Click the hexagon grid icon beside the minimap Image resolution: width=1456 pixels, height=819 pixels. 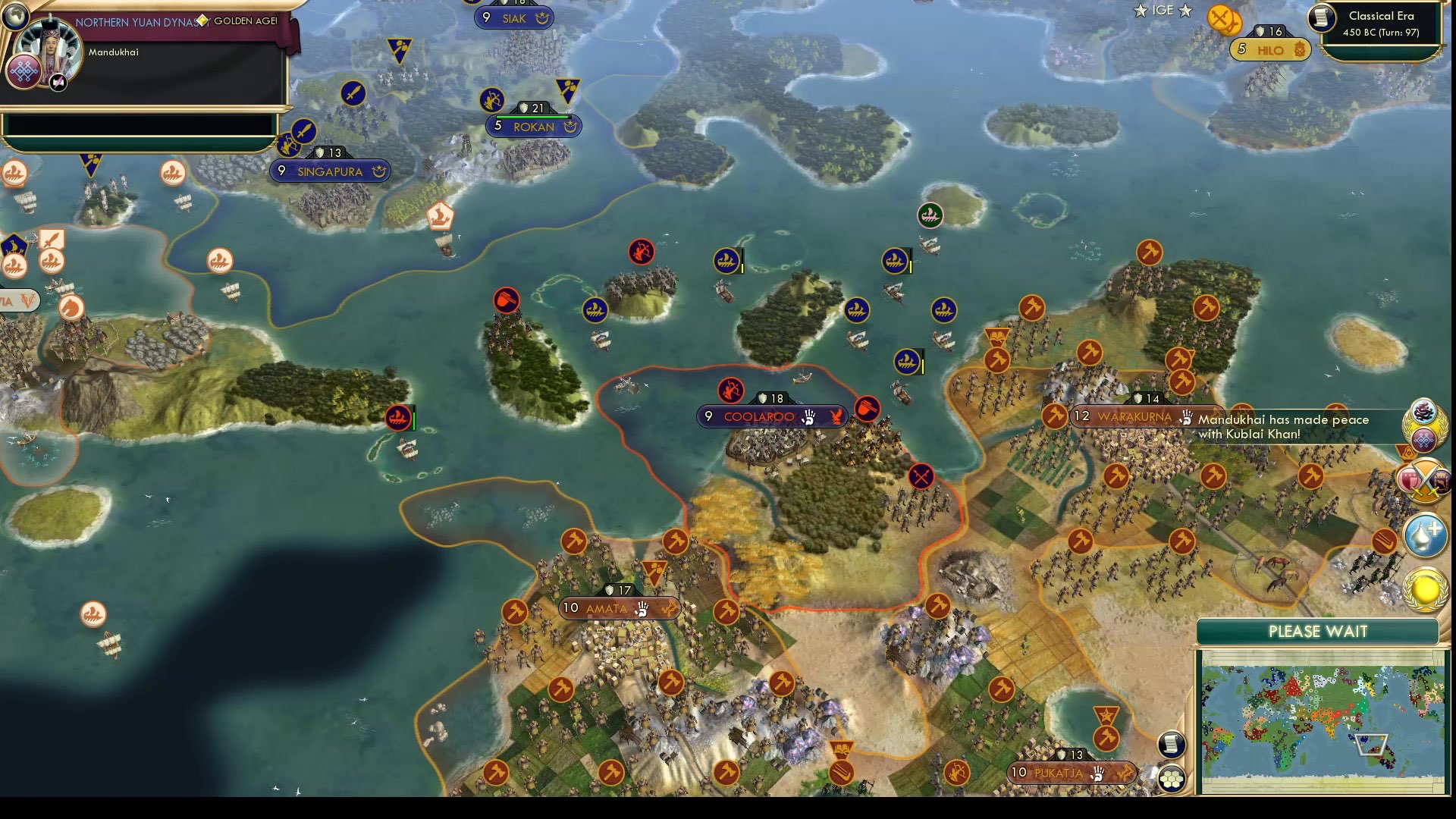coord(1174,779)
